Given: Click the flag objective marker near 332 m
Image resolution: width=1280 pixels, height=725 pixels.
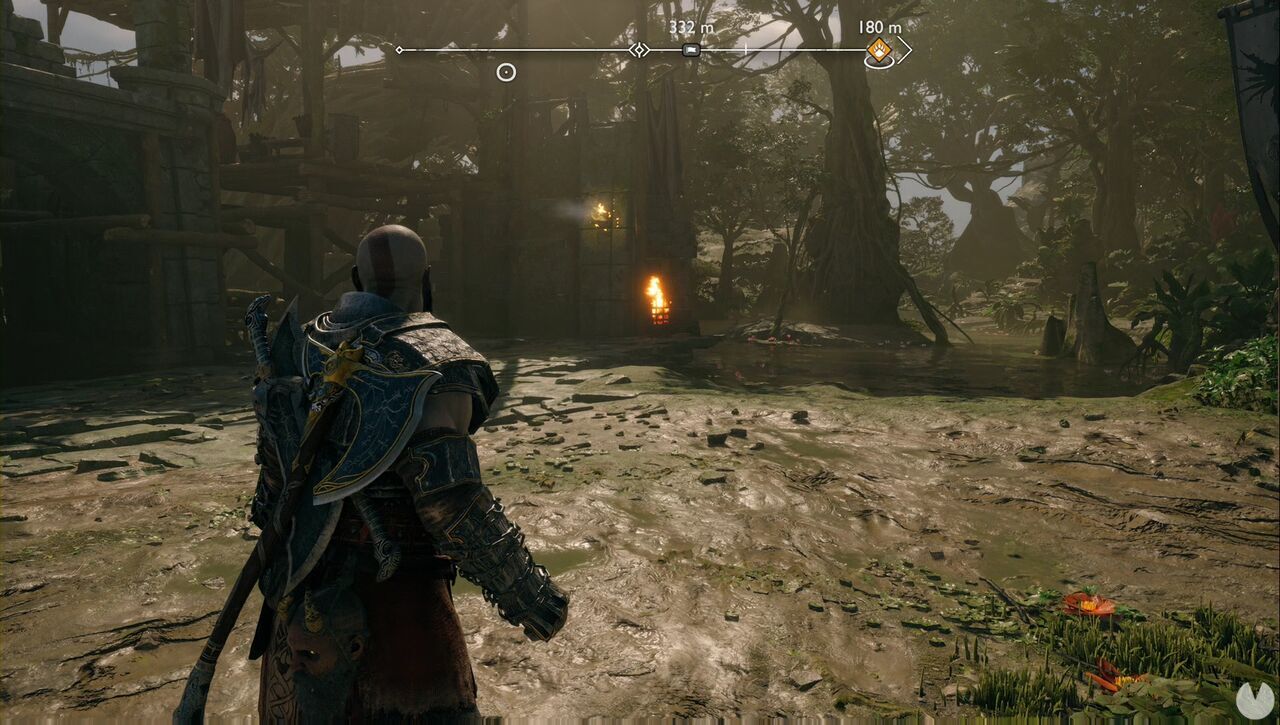Looking at the screenshot, I should (692, 48).
